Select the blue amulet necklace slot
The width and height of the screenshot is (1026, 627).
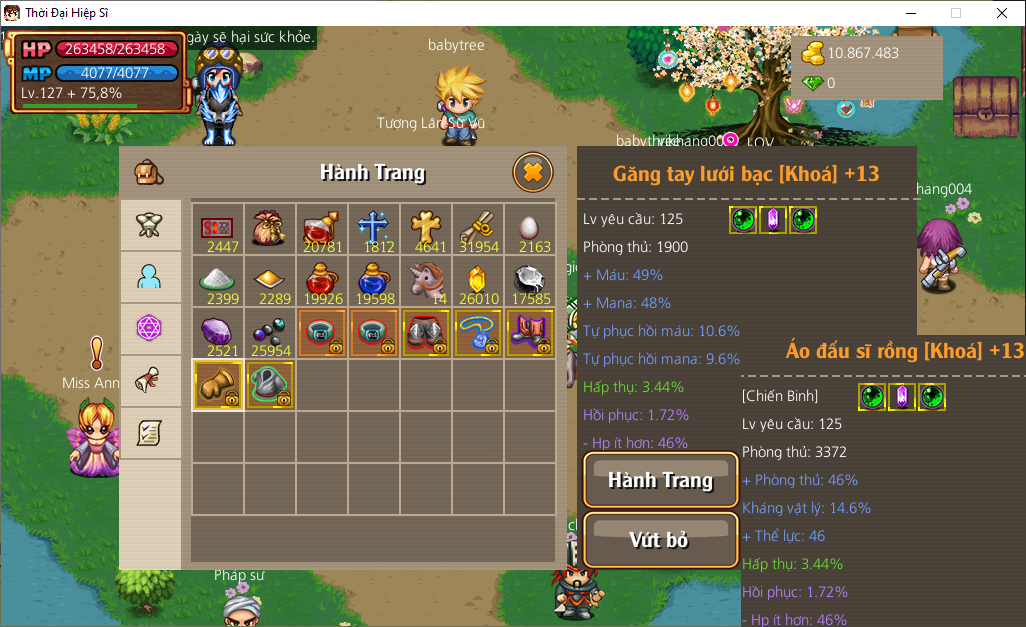coord(477,333)
